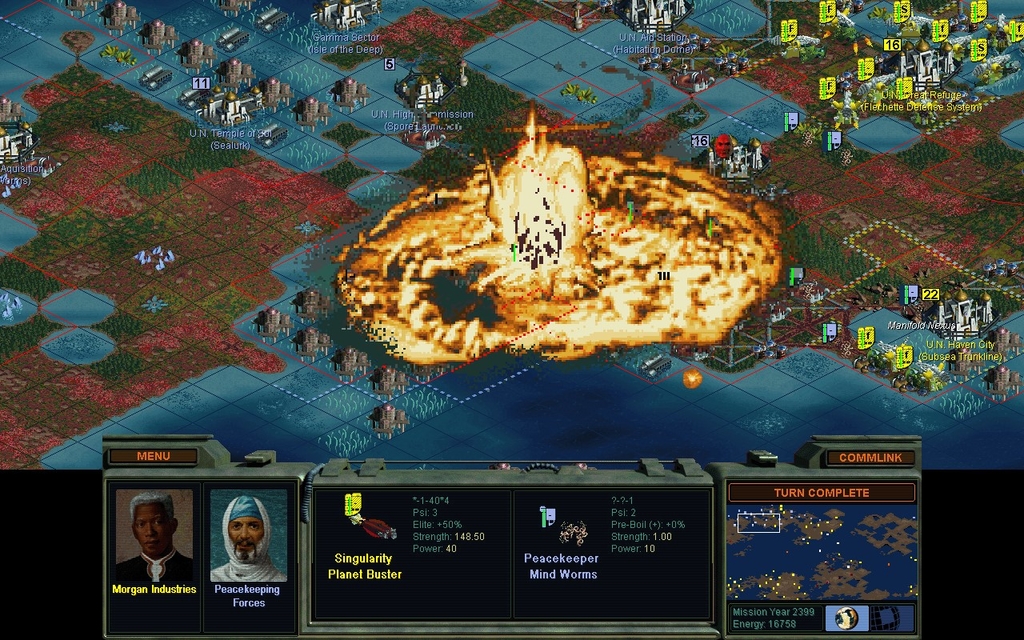Screen dimensions: 1024x640
Task: Click the TURN COMPLETE button
Action: coord(821,492)
